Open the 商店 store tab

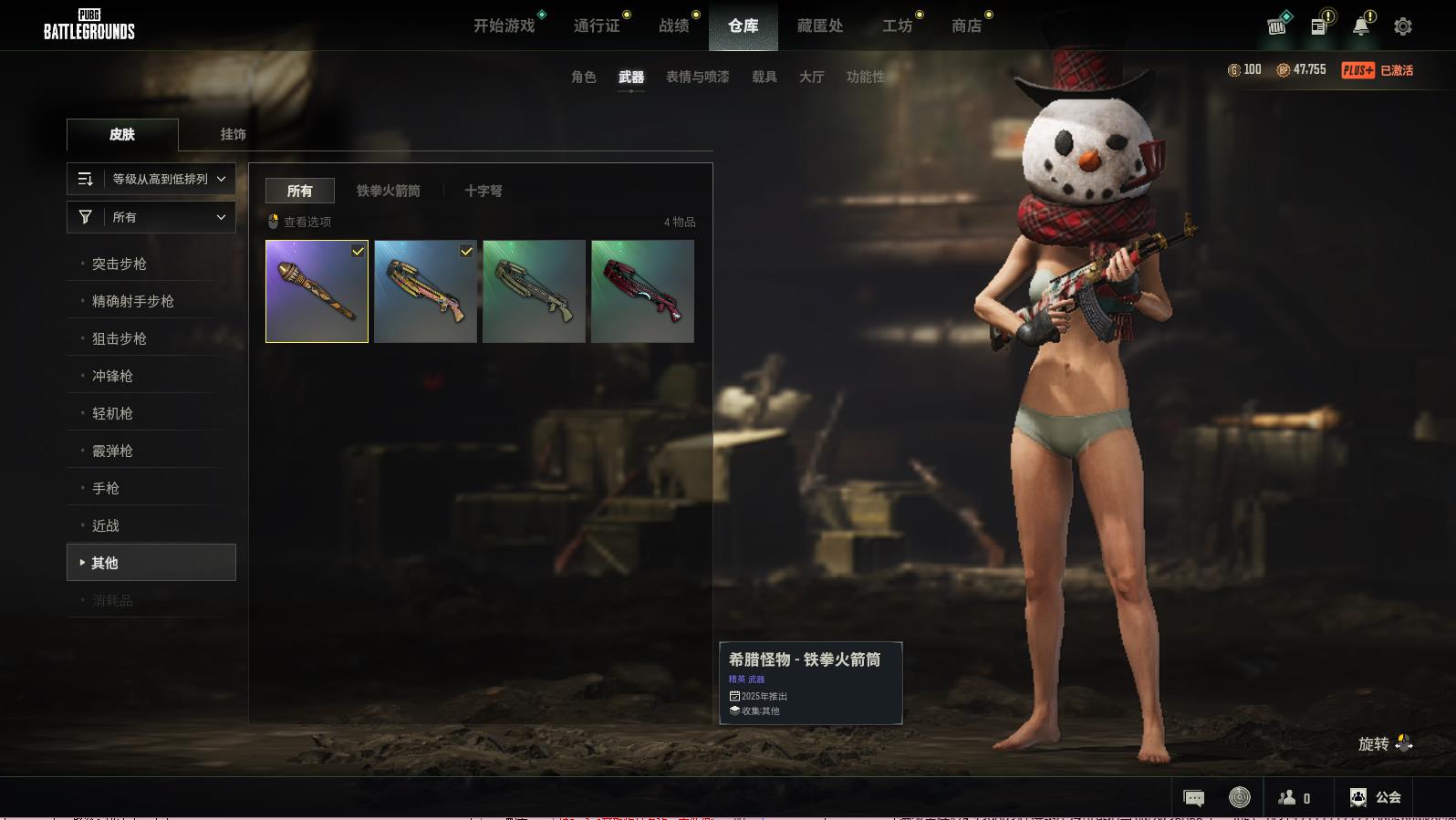click(x=966, y=26)
